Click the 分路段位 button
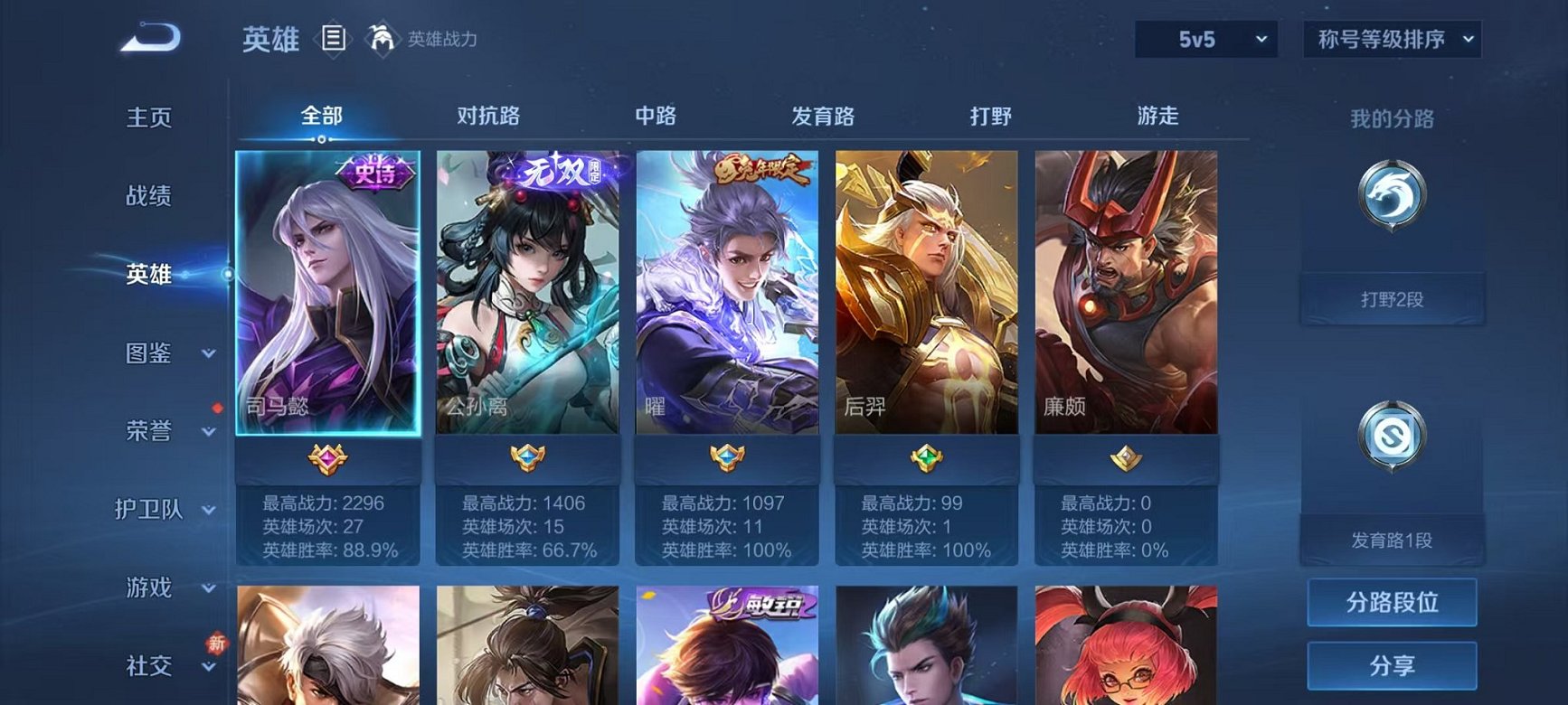The image size is (1568, 705). (1393, 603)
